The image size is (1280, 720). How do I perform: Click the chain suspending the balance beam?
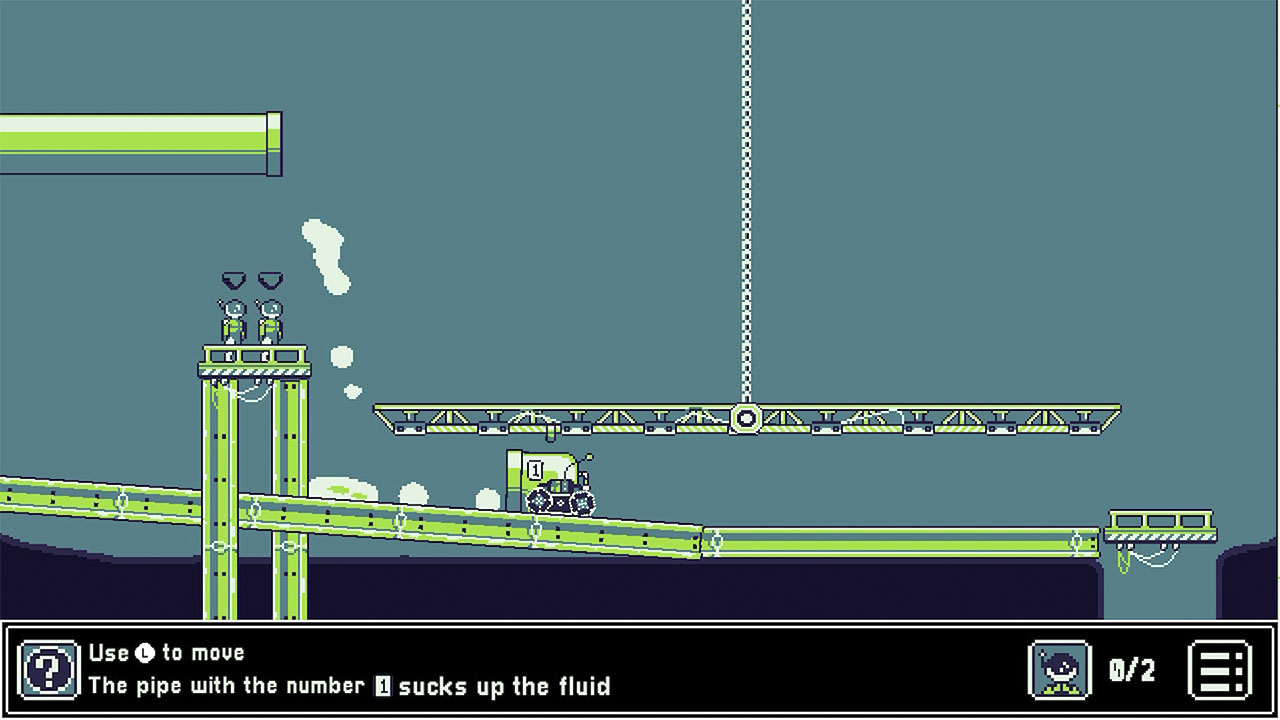tap(745, 200)
